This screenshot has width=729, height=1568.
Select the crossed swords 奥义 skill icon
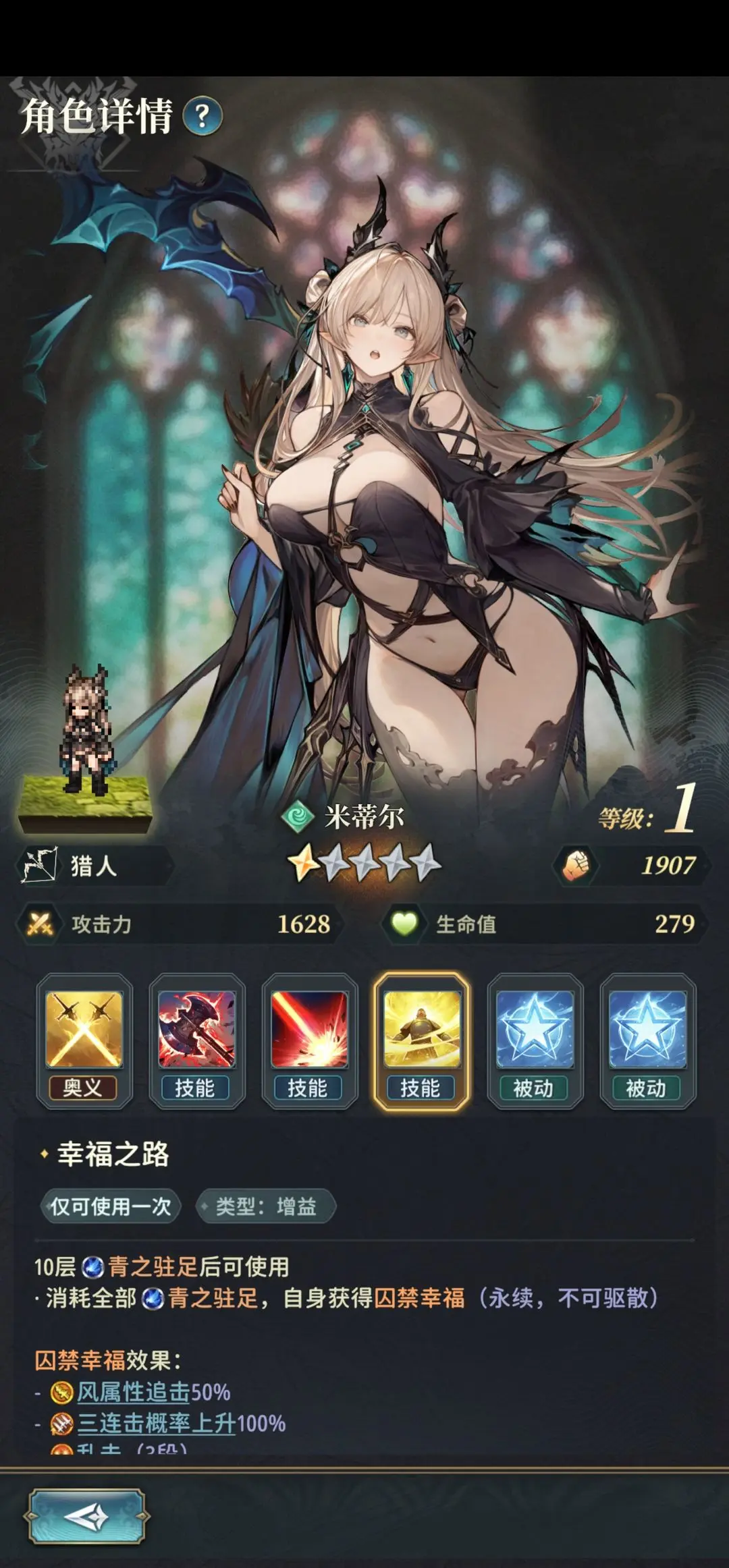coord(84,1030)
